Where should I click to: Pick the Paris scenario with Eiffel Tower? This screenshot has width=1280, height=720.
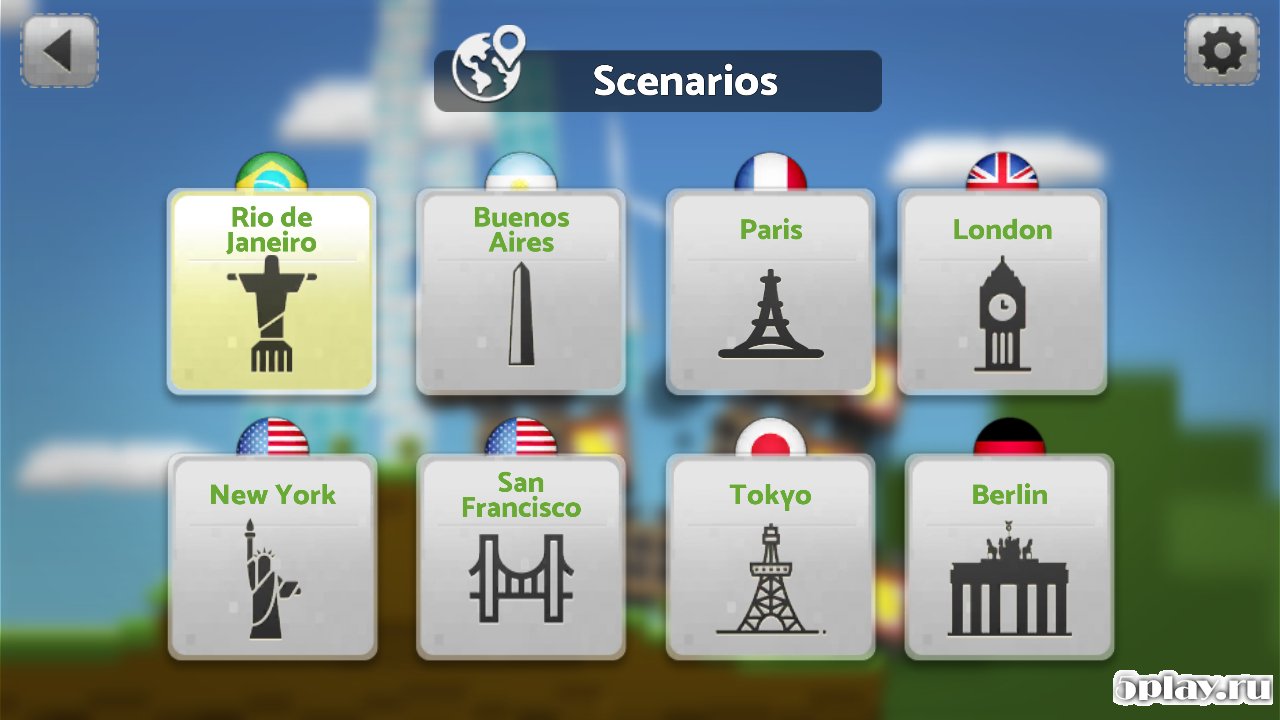click(771, 292)
